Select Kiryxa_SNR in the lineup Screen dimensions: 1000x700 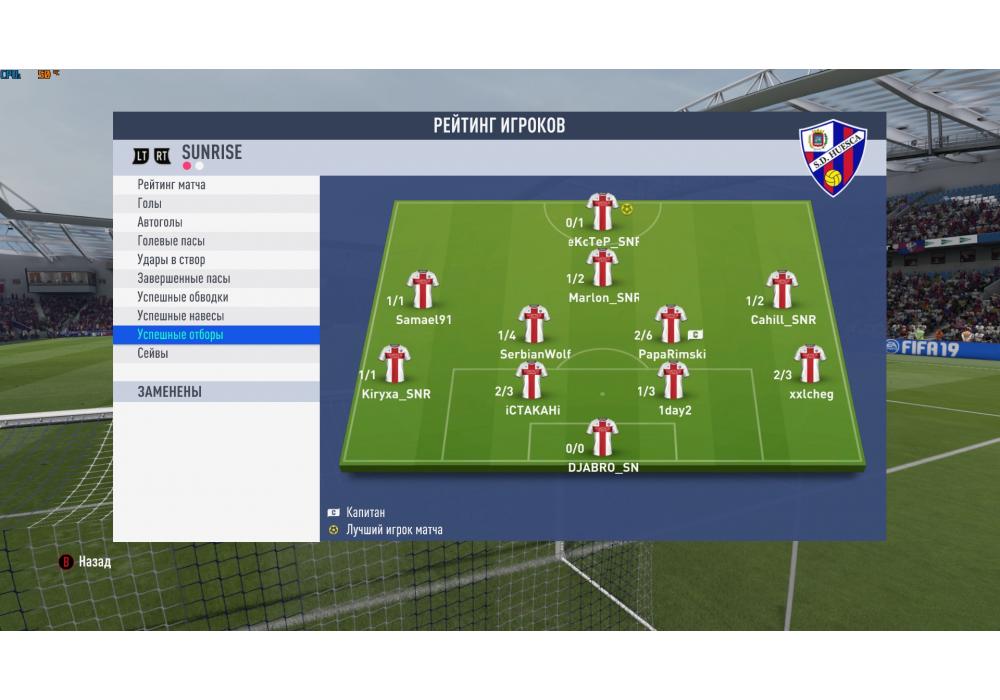point(395,365)
